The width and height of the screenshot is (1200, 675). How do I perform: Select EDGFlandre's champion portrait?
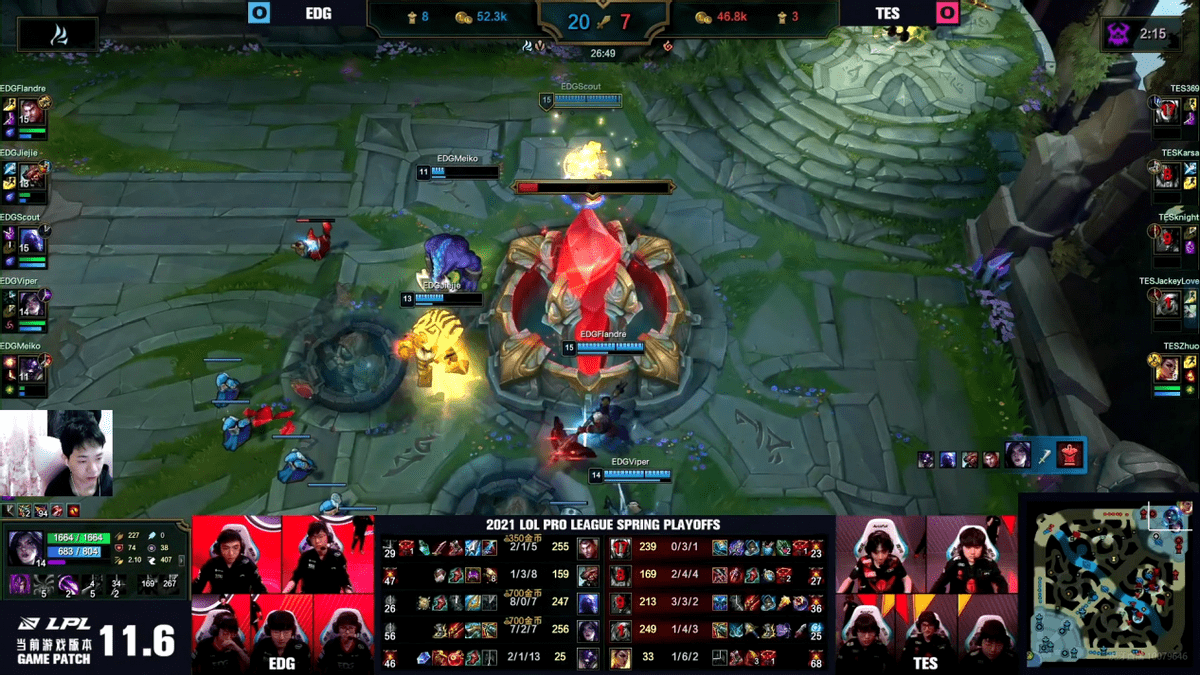coord(31,111)
